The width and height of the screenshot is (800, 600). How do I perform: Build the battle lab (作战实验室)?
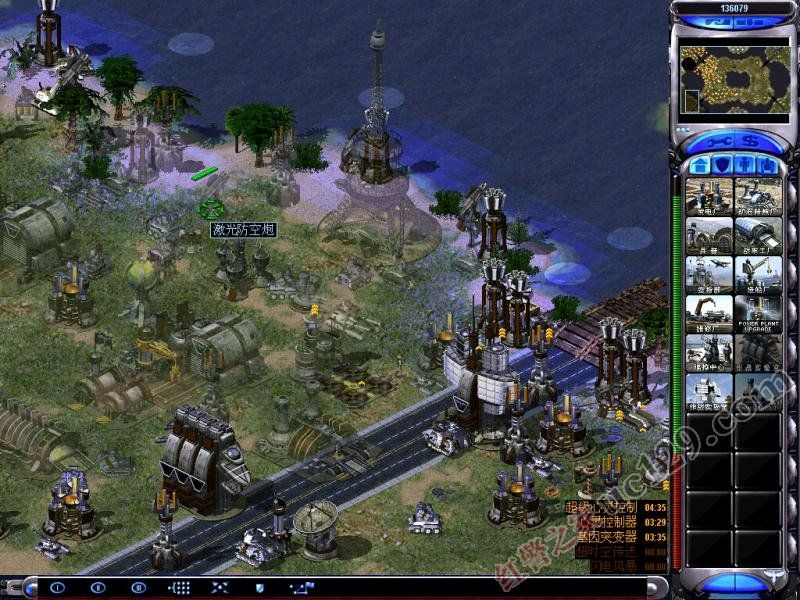pyautogui.click(x=709, y=392)
